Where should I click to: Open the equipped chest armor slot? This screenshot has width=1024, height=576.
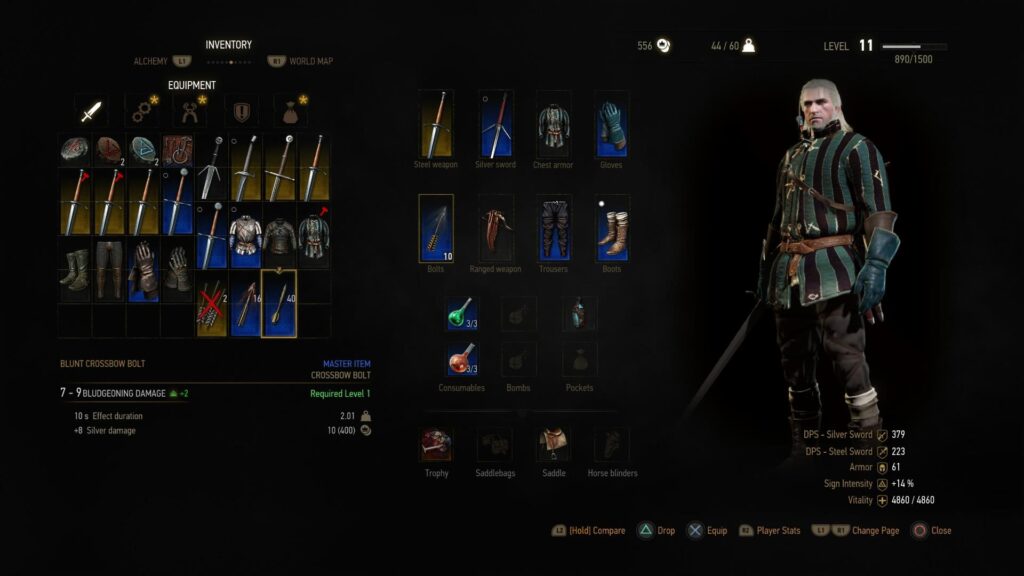[x=553, y=124]
